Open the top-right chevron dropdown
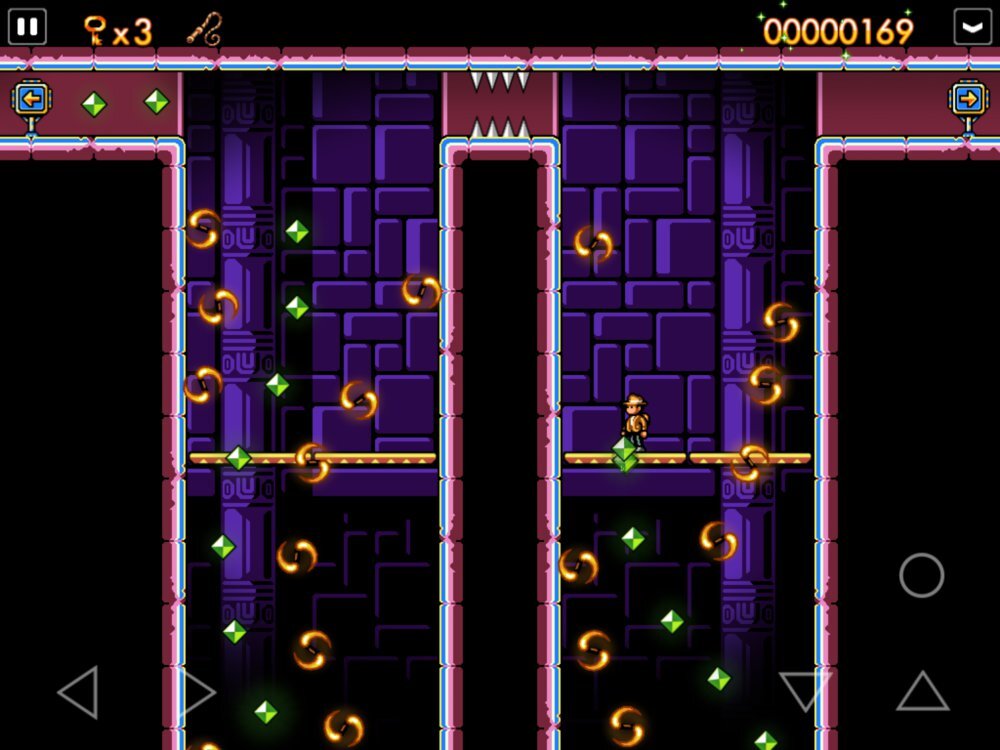The width and height of the screenshot is (1000, 750). pyautogui.click(x=972, y=26)
